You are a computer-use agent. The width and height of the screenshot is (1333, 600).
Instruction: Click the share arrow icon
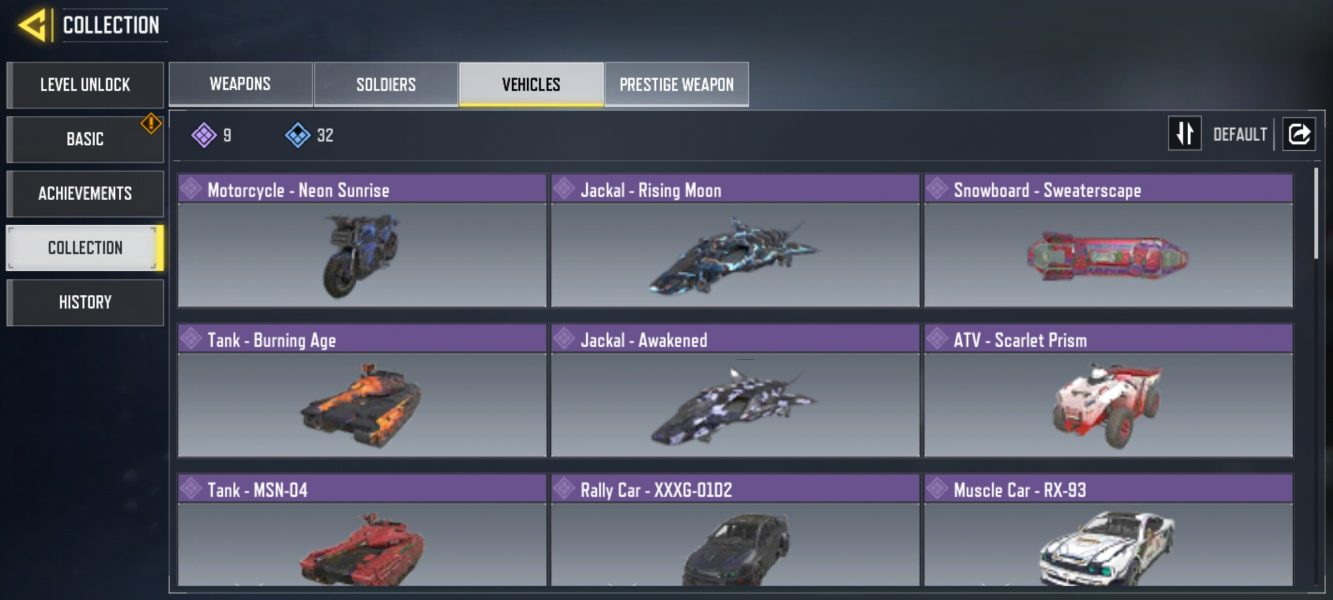coord(1299,134)
